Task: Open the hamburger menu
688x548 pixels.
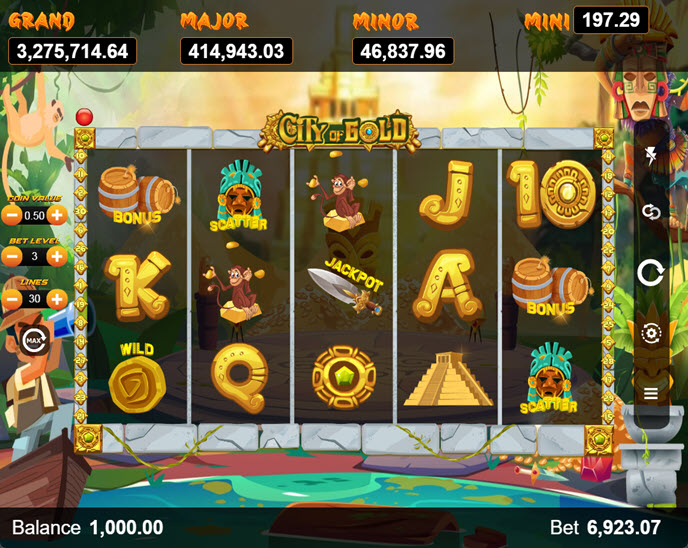Action: [651, 393]
